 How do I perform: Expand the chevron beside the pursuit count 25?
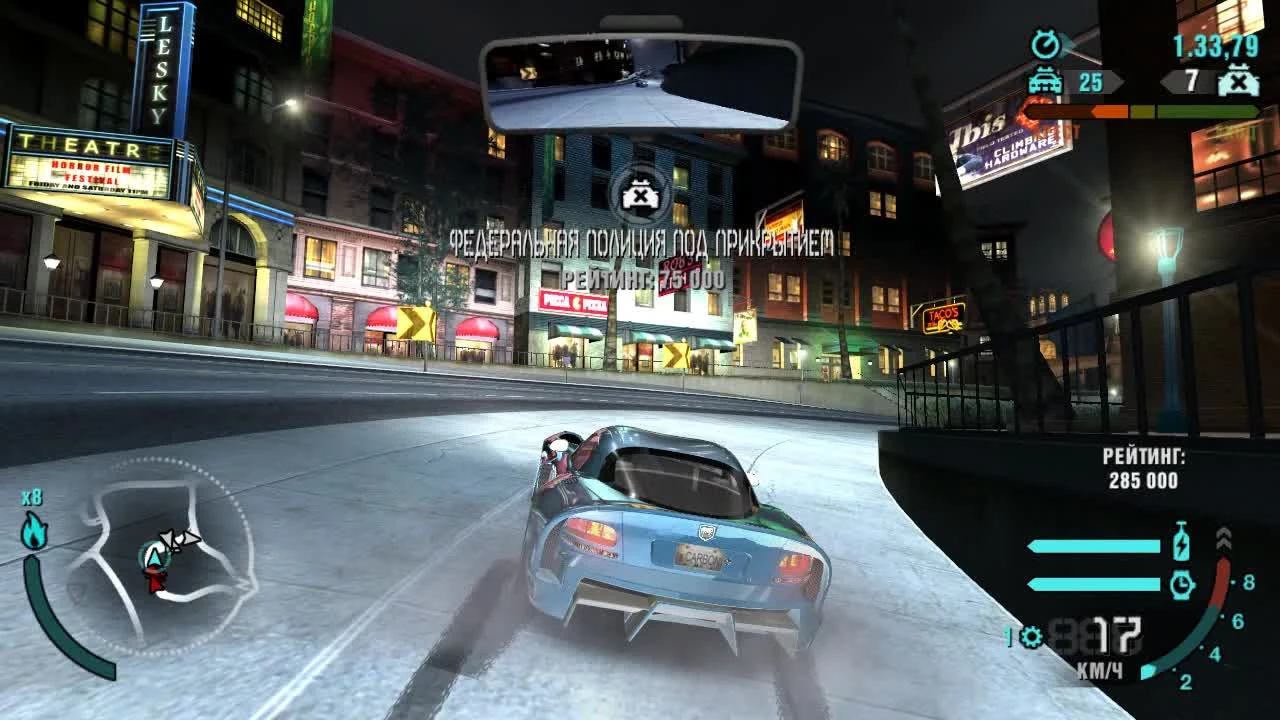pyautogui.click(x=1118, y=80)
